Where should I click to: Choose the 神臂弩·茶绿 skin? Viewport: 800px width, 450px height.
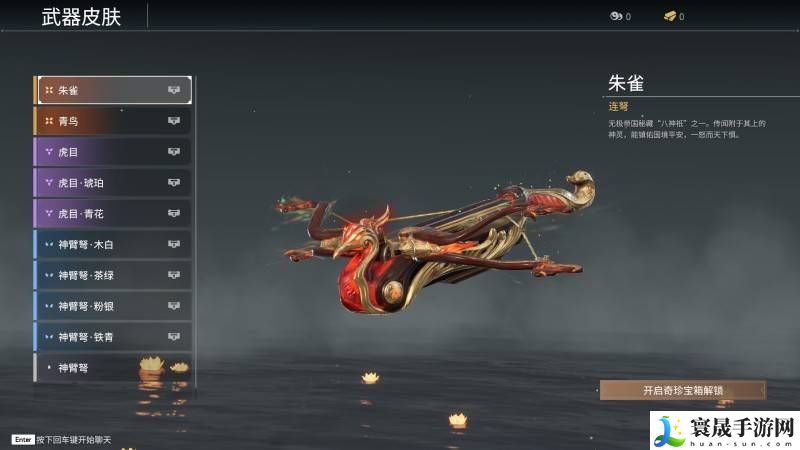click(114, 275)
